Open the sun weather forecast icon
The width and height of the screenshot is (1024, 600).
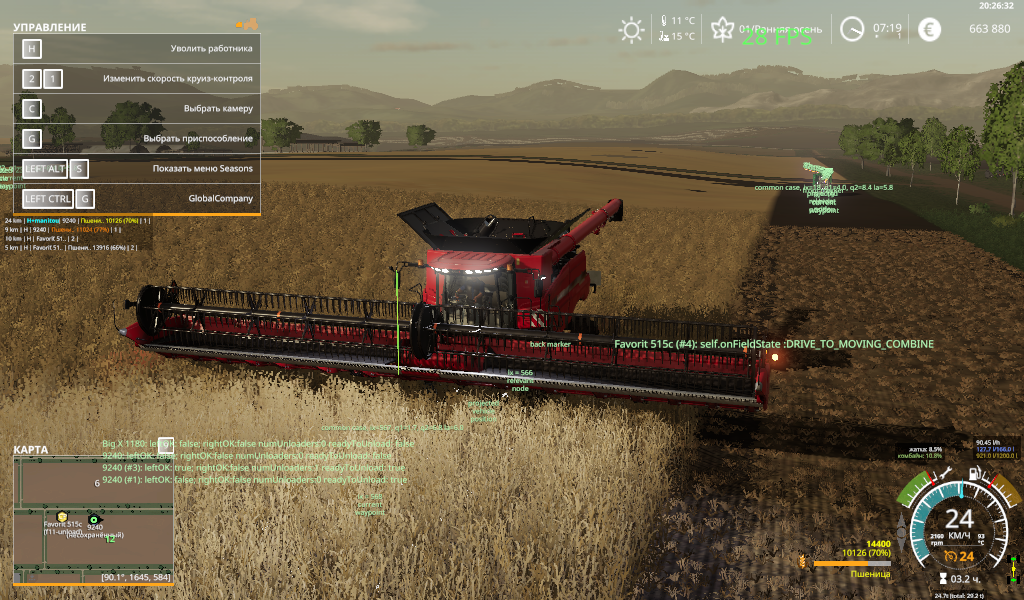[x=631, y=29]
